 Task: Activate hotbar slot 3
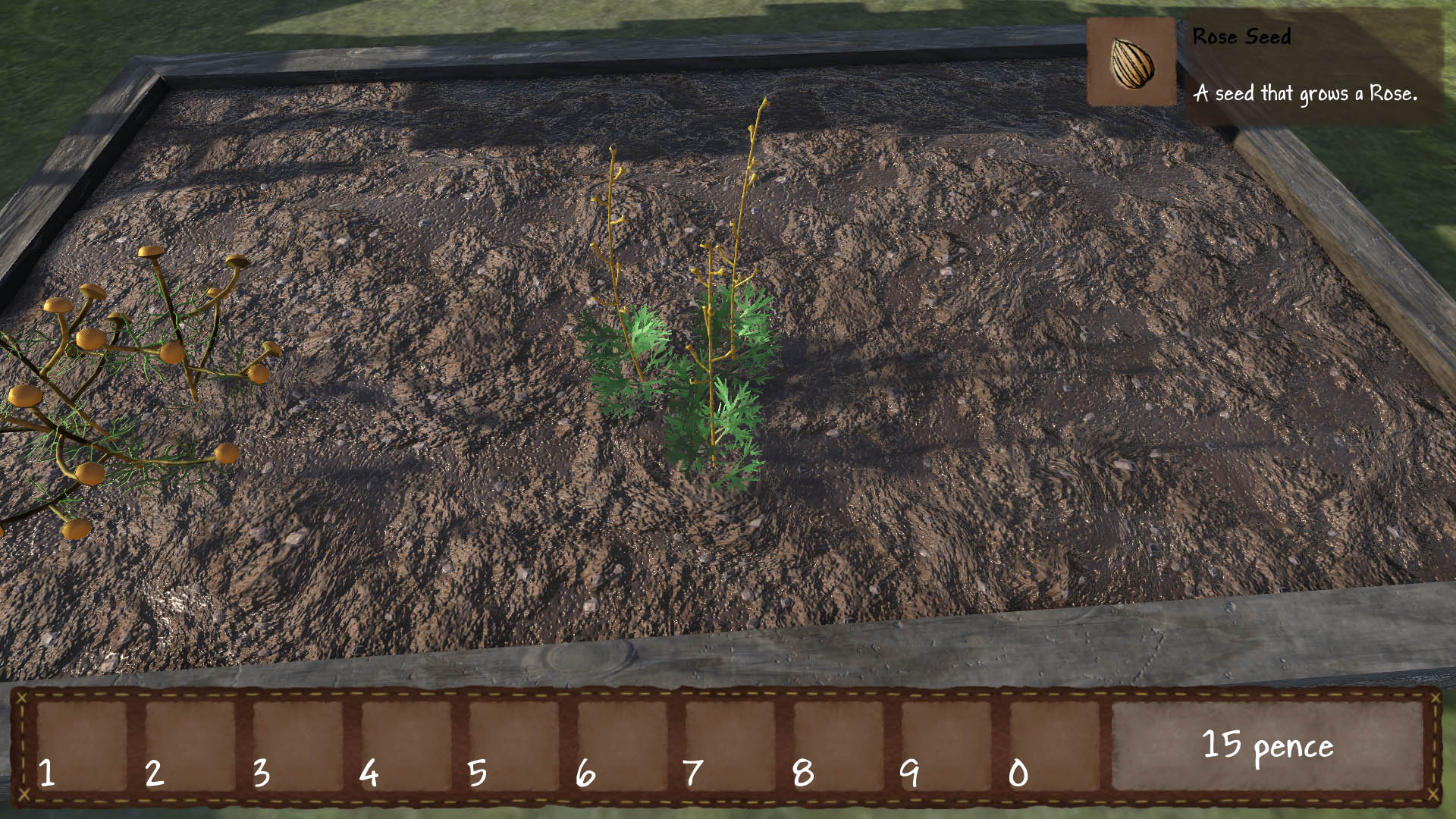(x=298, y=745)
